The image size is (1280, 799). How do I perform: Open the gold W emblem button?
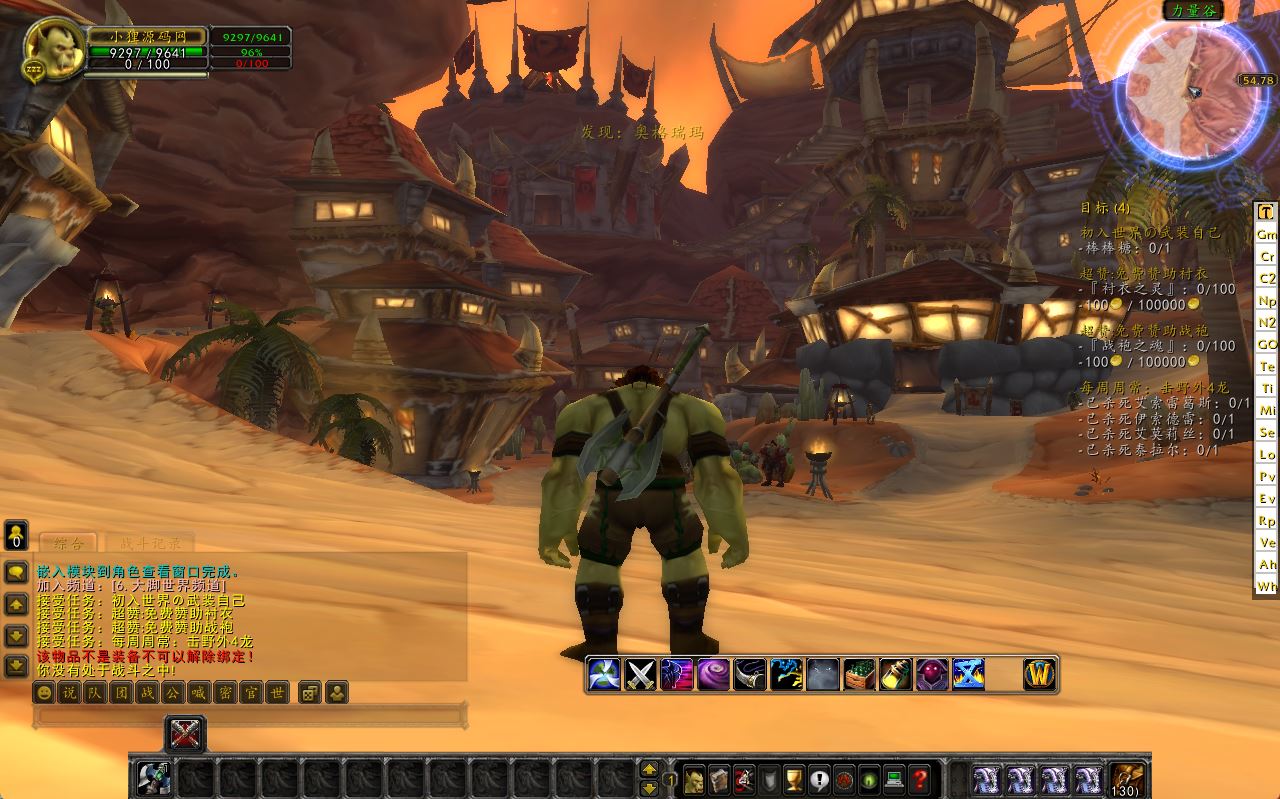[1039, 675]
